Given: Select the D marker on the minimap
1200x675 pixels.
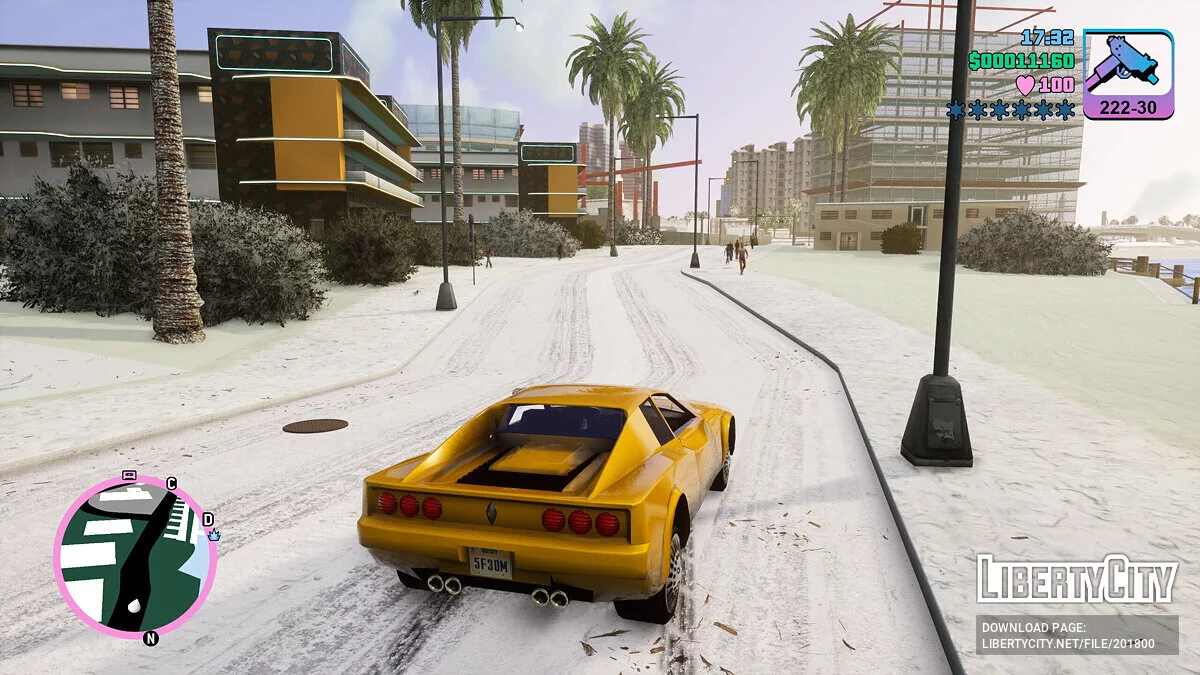Looking at the screenshot, I should click(x=208, y=519).
